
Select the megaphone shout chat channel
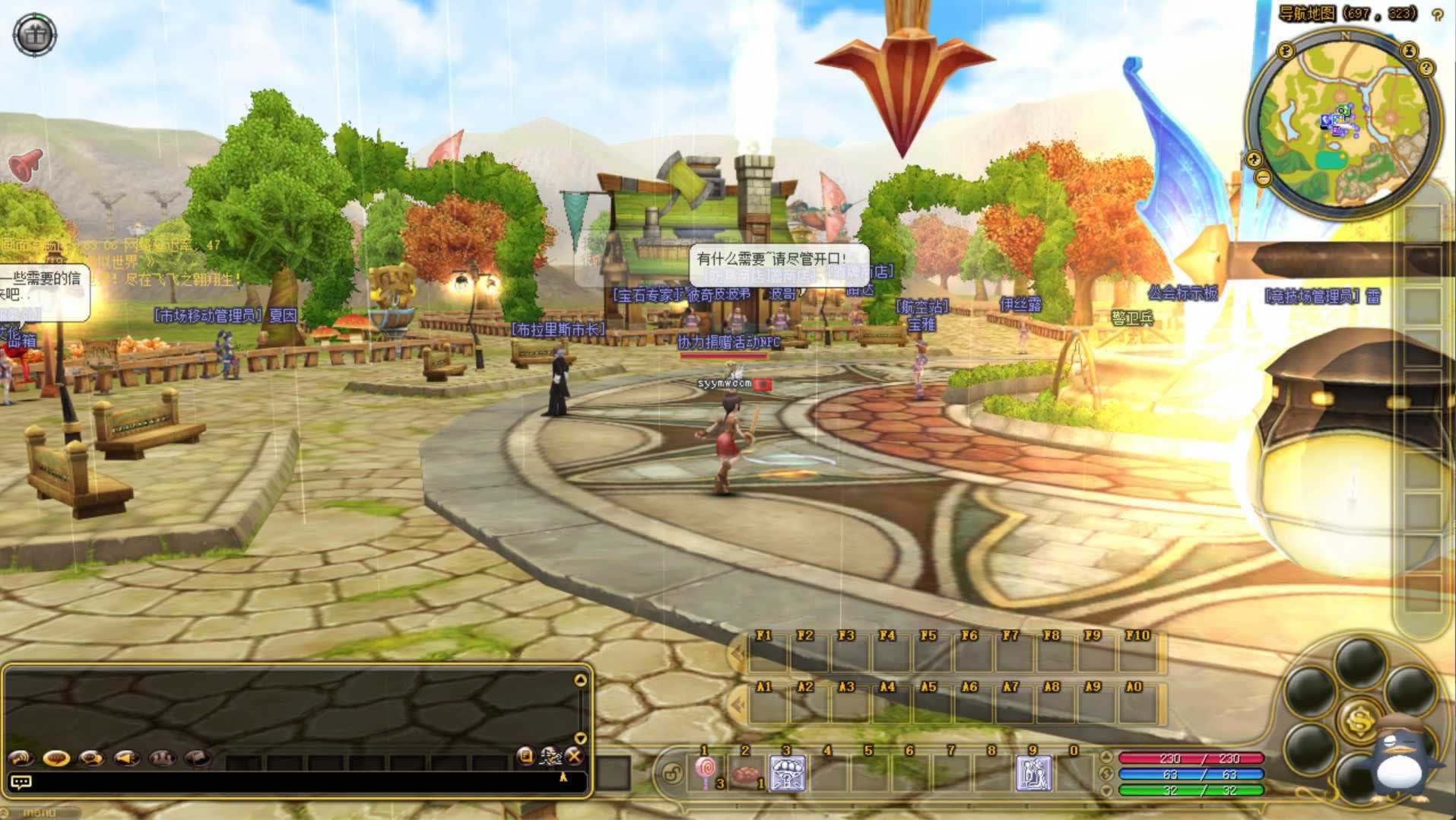pyautogui.click(x=126, y=758)
